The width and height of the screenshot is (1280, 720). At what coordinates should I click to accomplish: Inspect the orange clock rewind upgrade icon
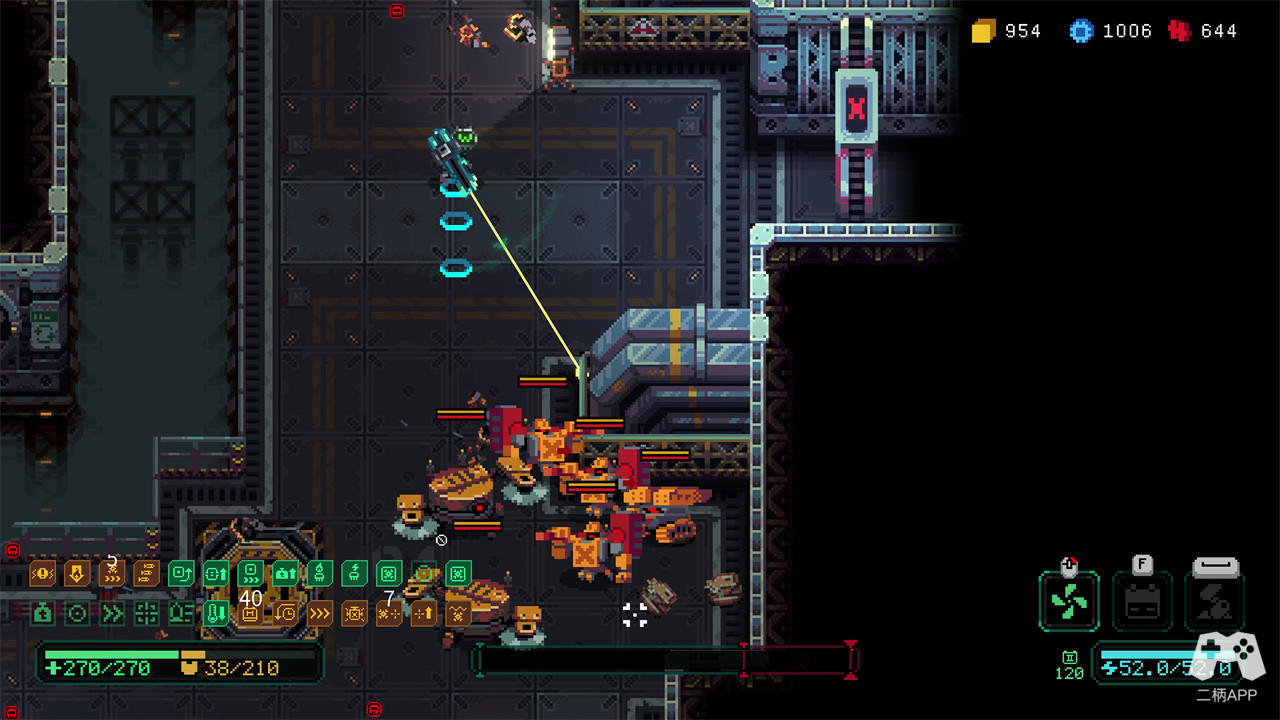(x=285, y=613)
